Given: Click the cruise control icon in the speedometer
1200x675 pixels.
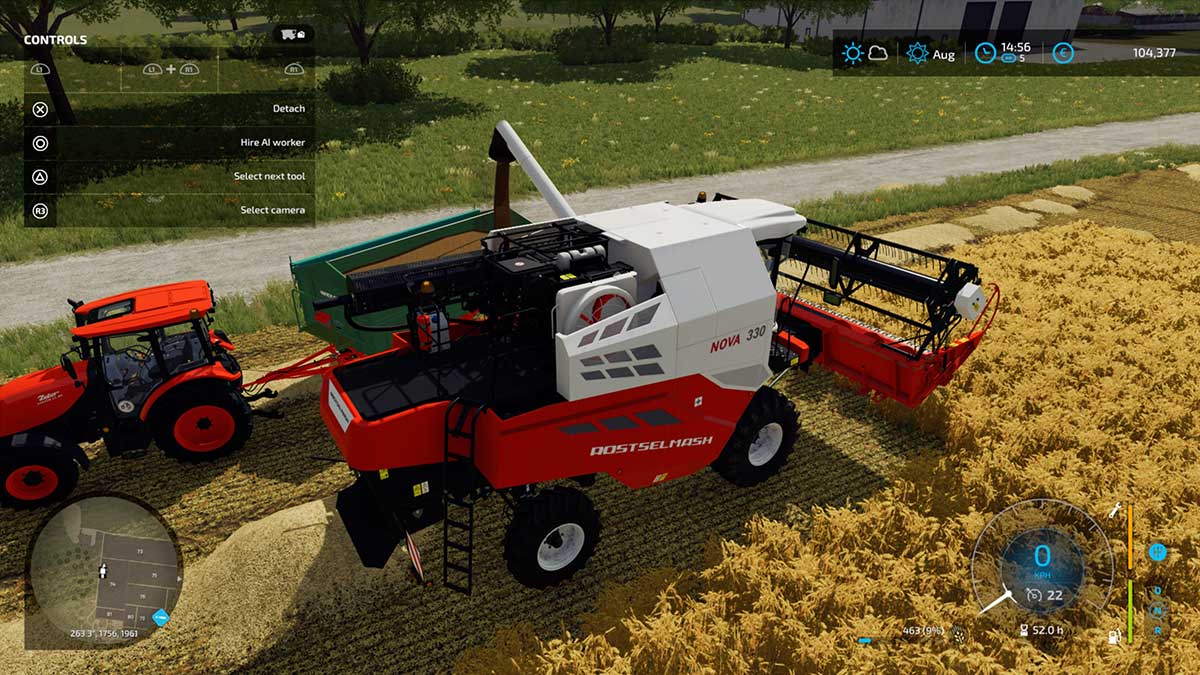Looking at the screenshot, I should coord(1035,596).
